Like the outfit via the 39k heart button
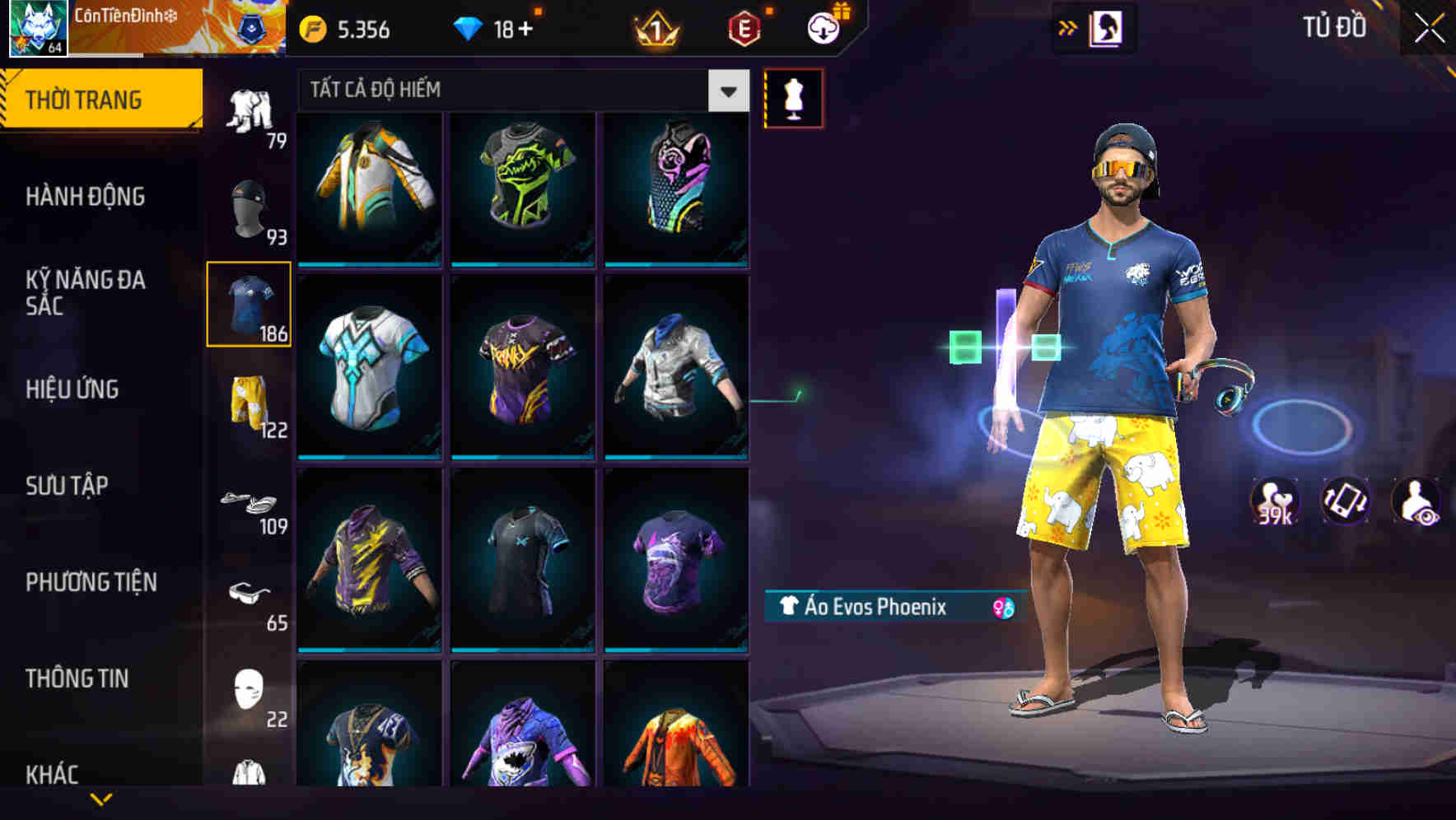This screenshot has width=1456, height=820. [x=1274, y=505]
